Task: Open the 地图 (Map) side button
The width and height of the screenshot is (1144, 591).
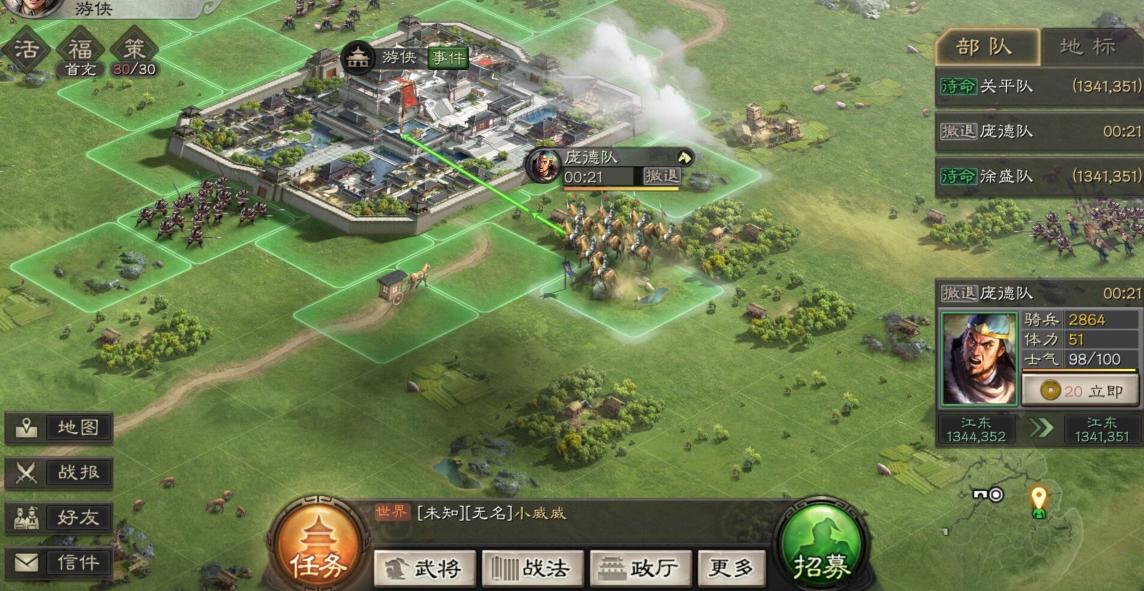Action: (60, 427)
